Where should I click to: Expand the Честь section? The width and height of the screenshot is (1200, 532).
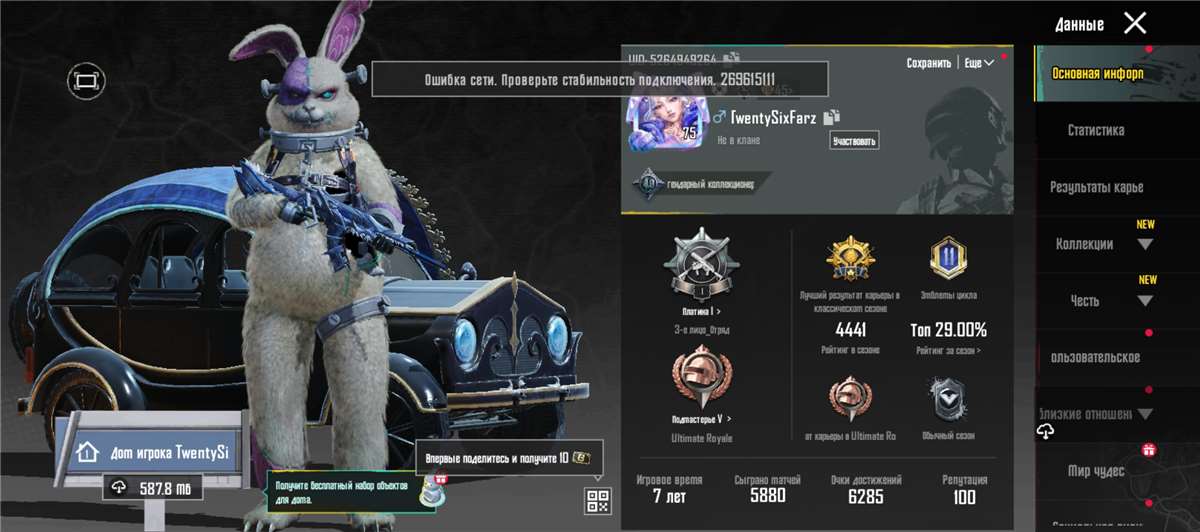(x=1105, y=301)
